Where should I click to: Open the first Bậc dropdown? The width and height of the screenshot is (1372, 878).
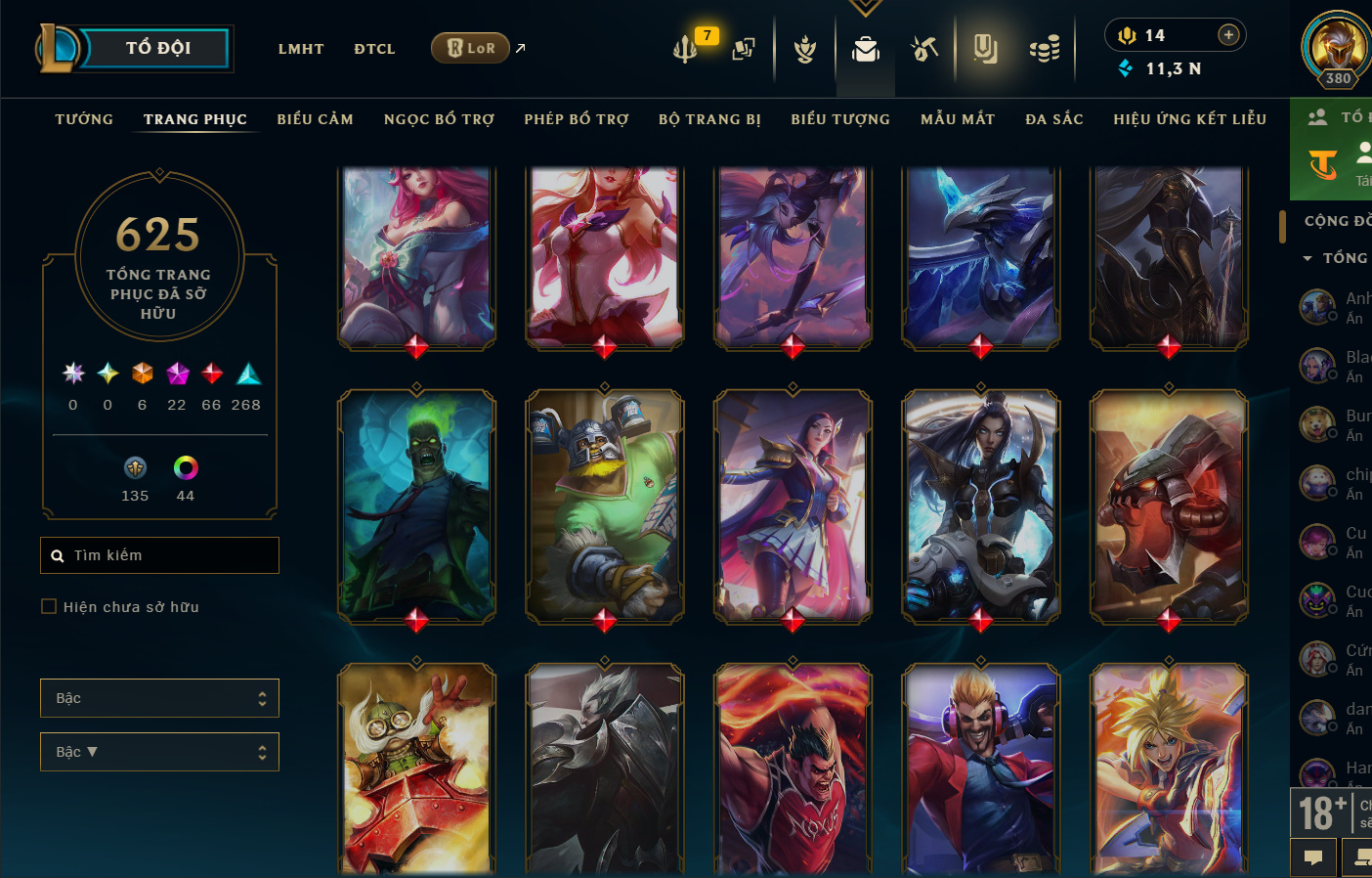159,698
